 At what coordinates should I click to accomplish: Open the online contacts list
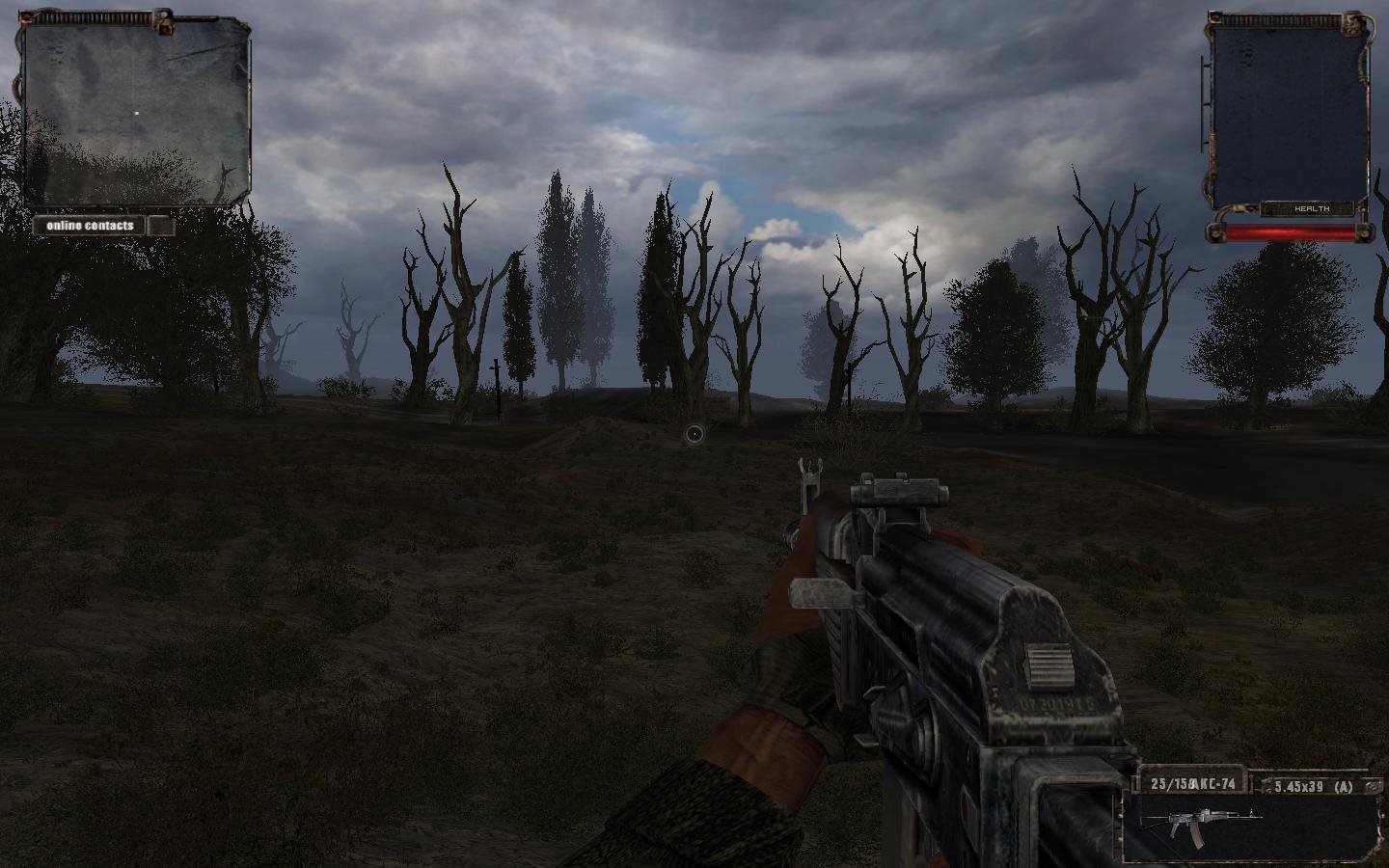[91, 226]
